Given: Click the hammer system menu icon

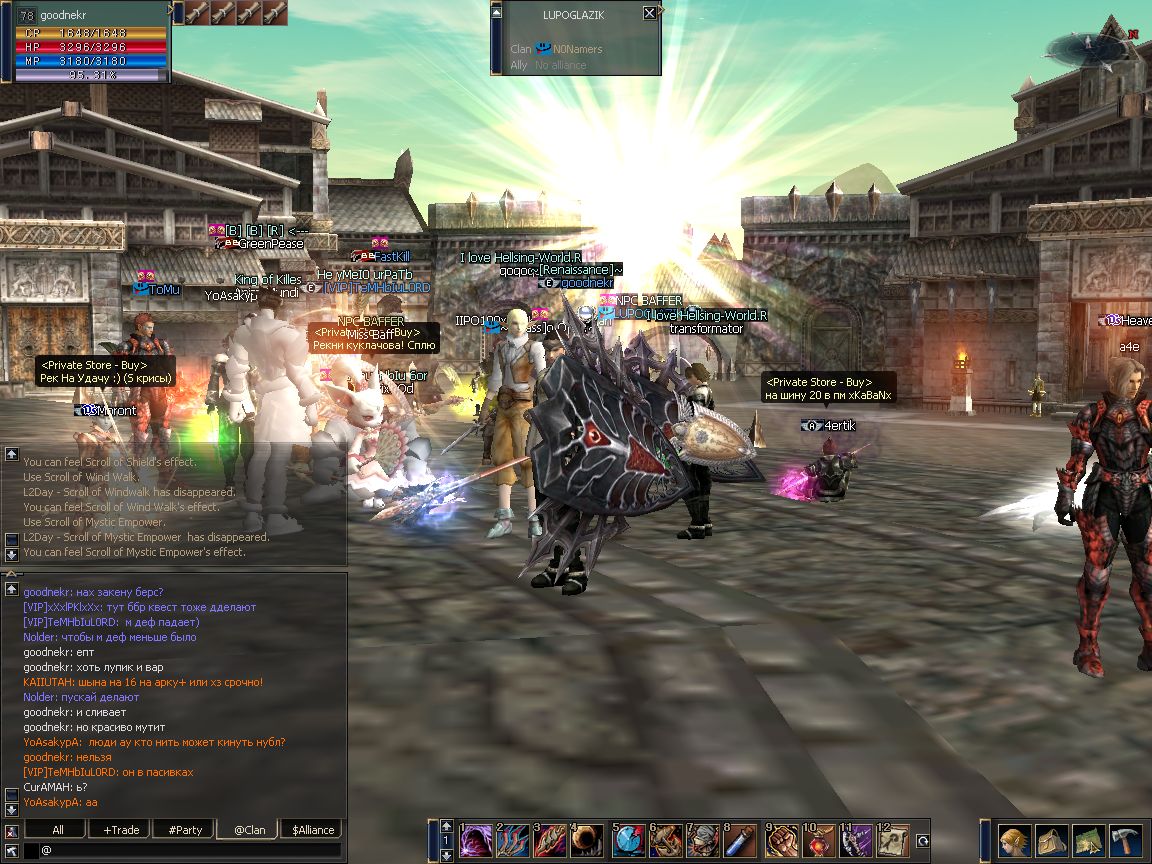Looking at the screenshot, I should click(x=1125, y=841).
